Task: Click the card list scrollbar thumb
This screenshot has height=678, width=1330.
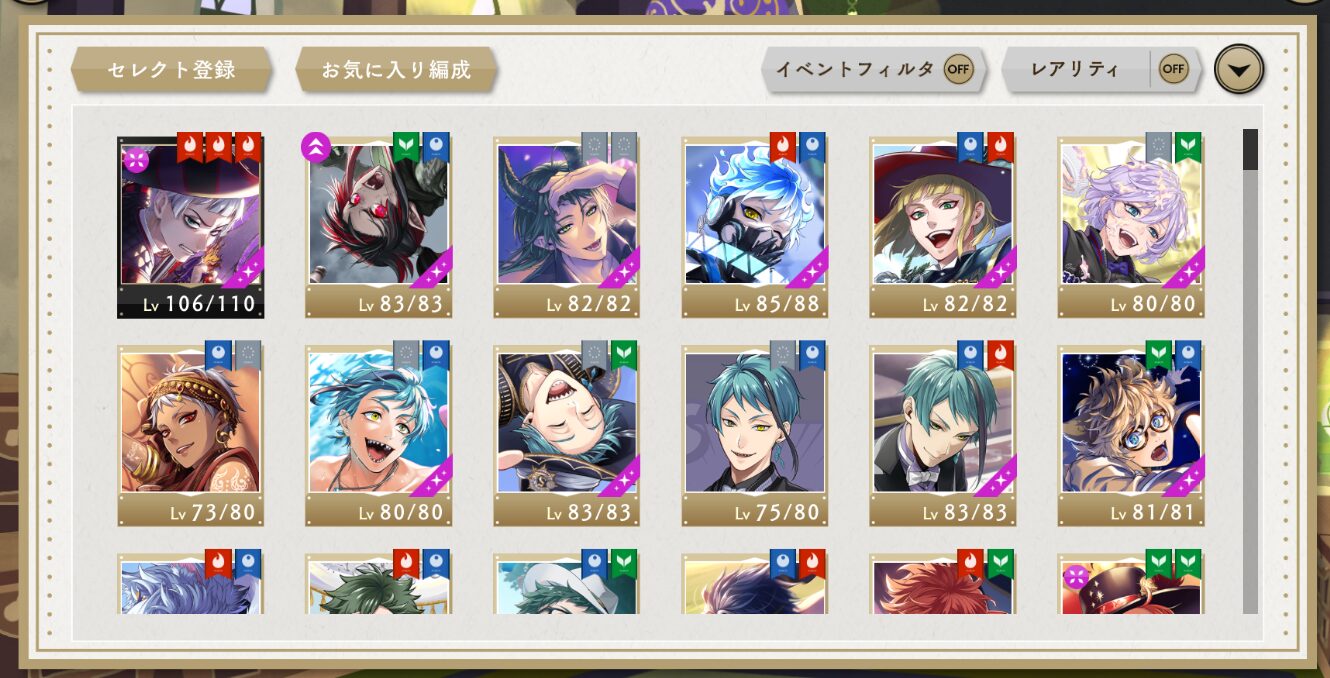Action: point(1250,149)
